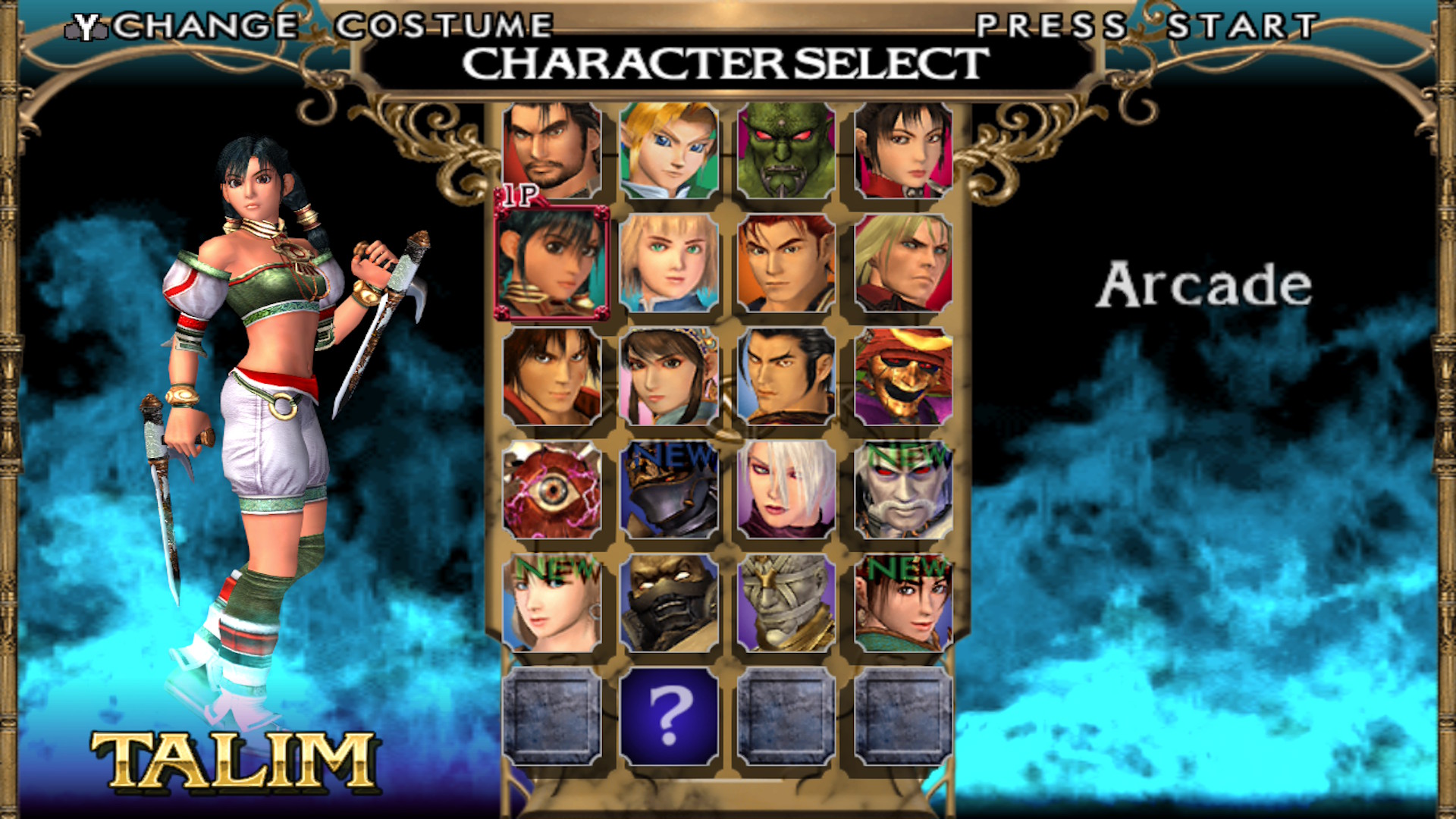Pick Seung Mina in the bottom-right portrait
This screenshot has height=819, width=1456.
pyautogui.click(x=903, y=603)
